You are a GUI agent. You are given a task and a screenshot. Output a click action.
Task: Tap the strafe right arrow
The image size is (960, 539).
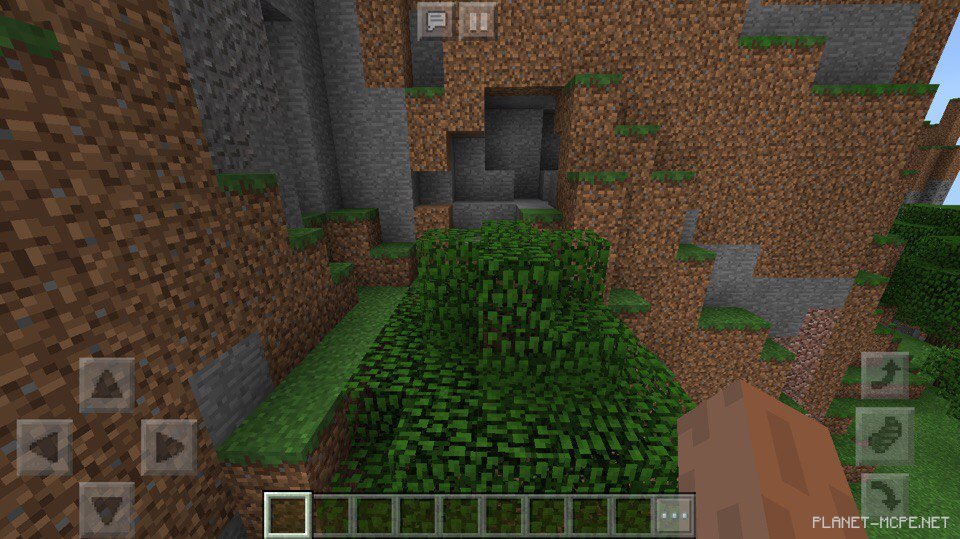pos(168,447)
